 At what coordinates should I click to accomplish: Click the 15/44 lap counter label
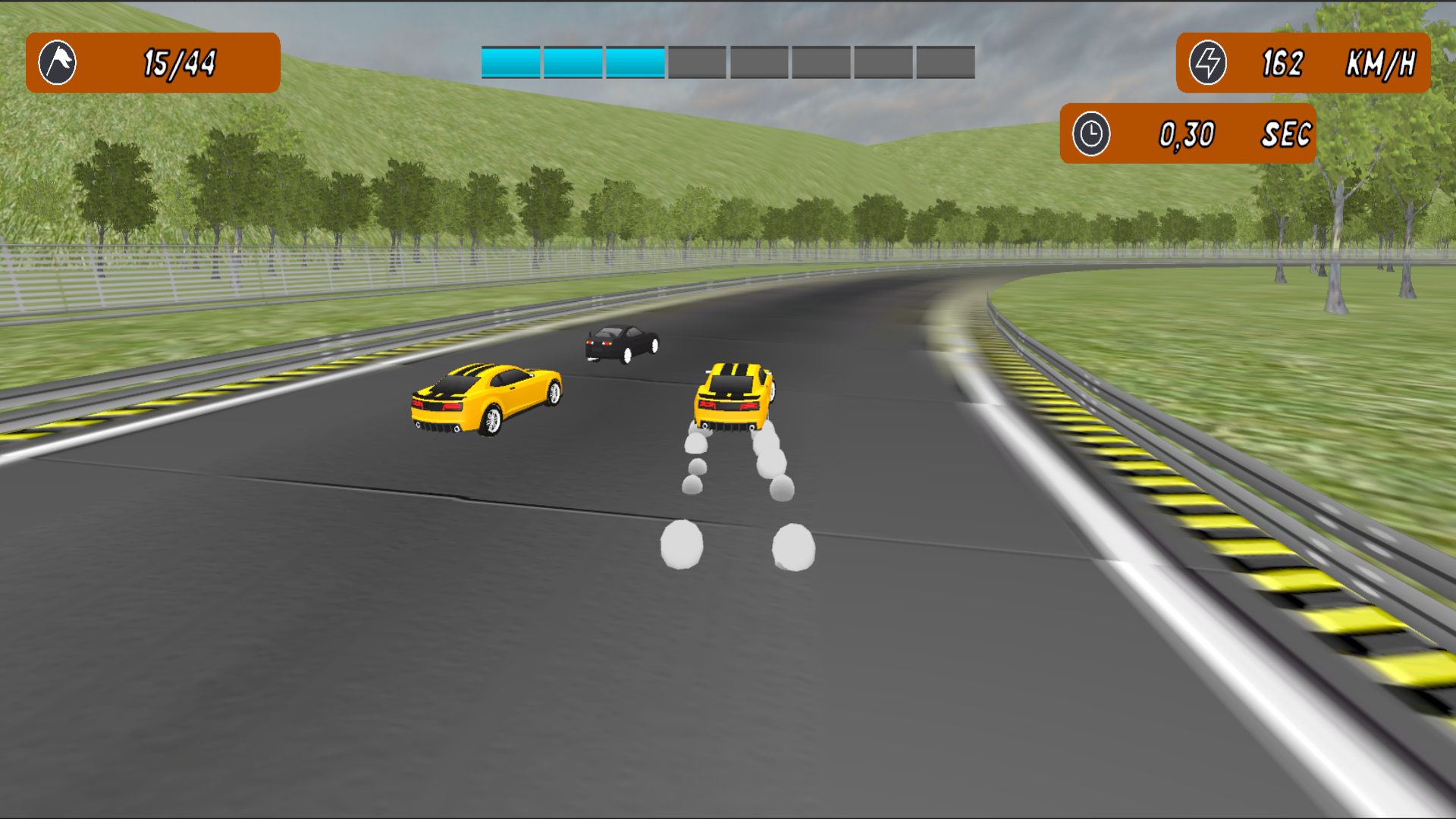coord(180,62)
